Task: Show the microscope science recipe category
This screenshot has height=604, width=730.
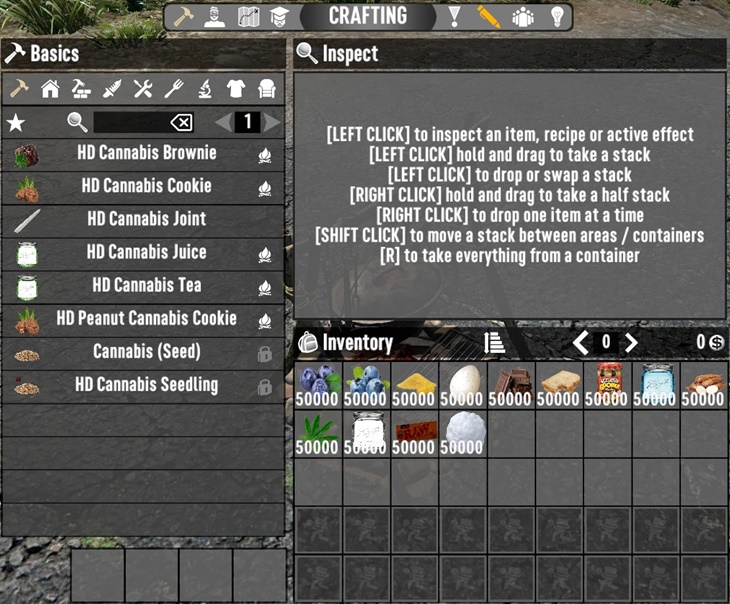Action: [204, 89]
